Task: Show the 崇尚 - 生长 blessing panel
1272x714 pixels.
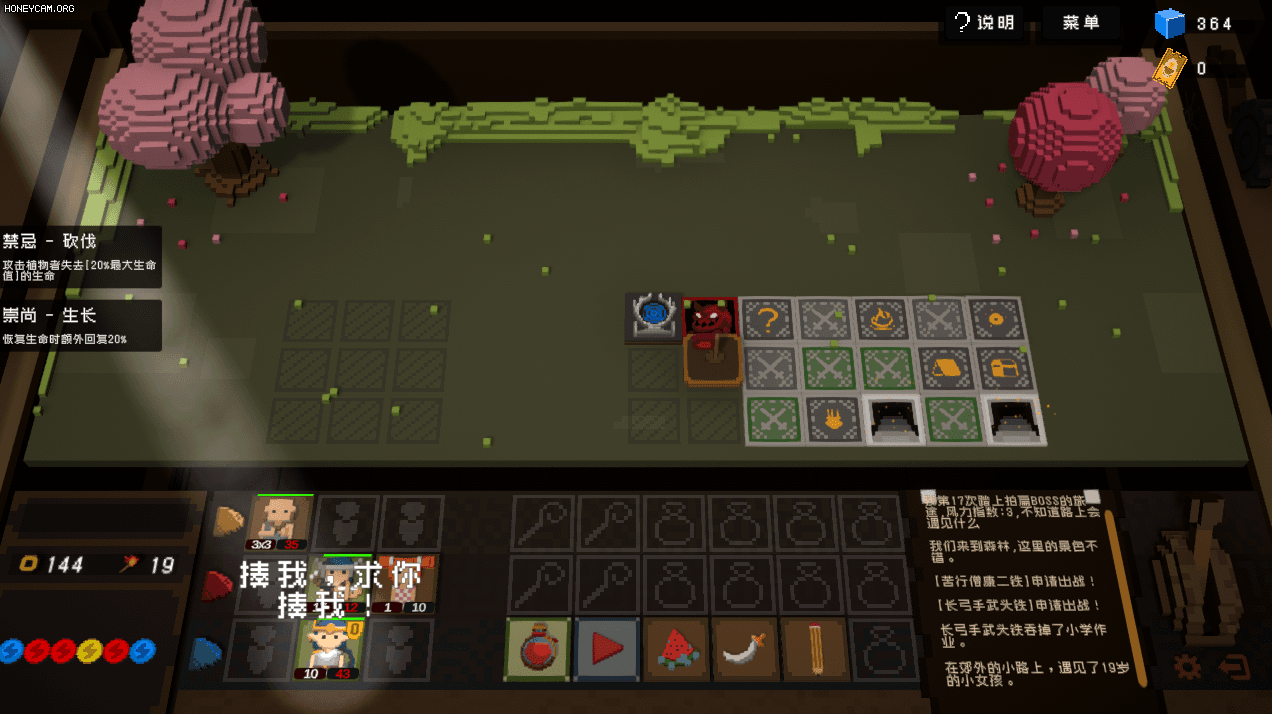Action: coord(80,325)
